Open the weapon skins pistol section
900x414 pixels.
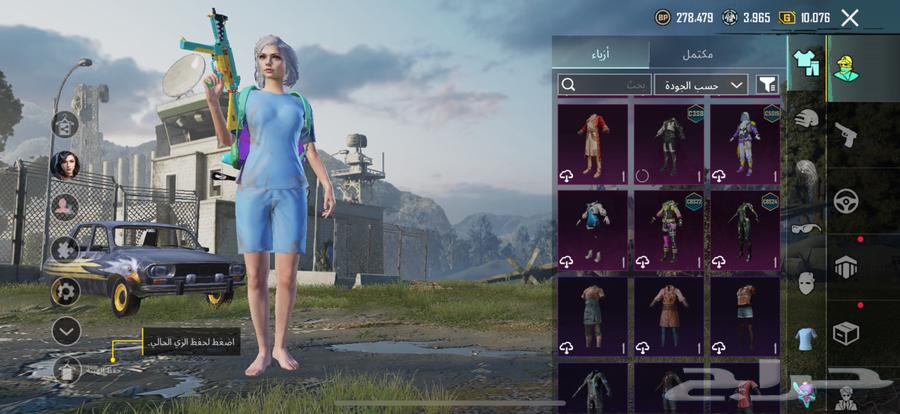(x=846, y=134)
